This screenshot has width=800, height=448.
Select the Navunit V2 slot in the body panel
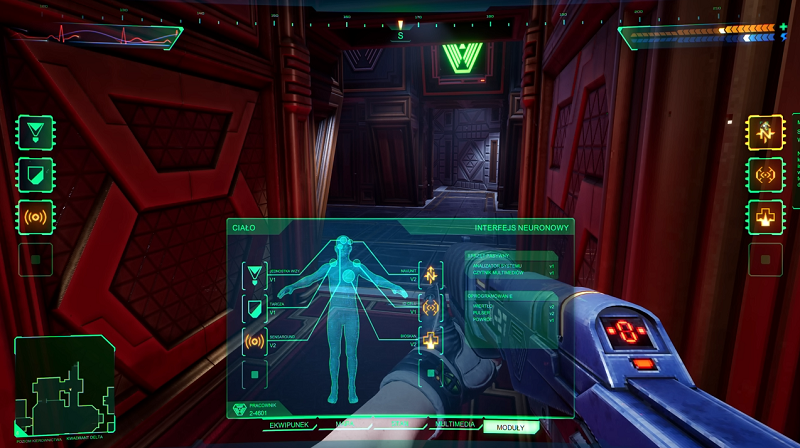coord(432,275)
